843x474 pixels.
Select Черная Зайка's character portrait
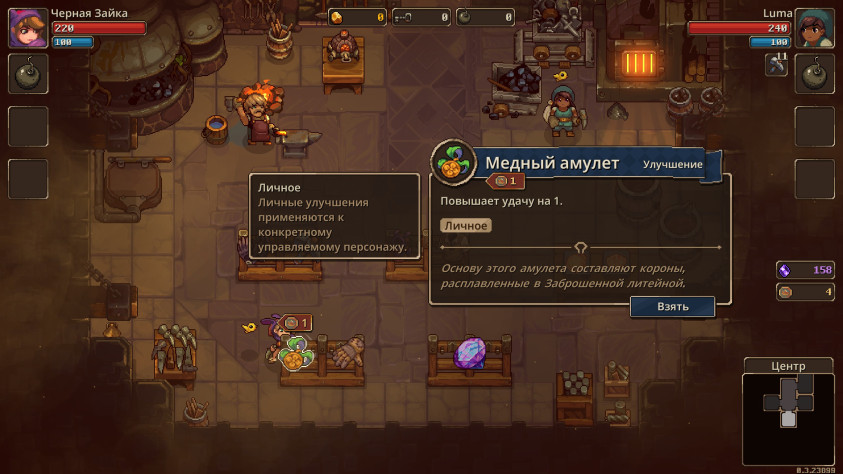tap(25, 28)
